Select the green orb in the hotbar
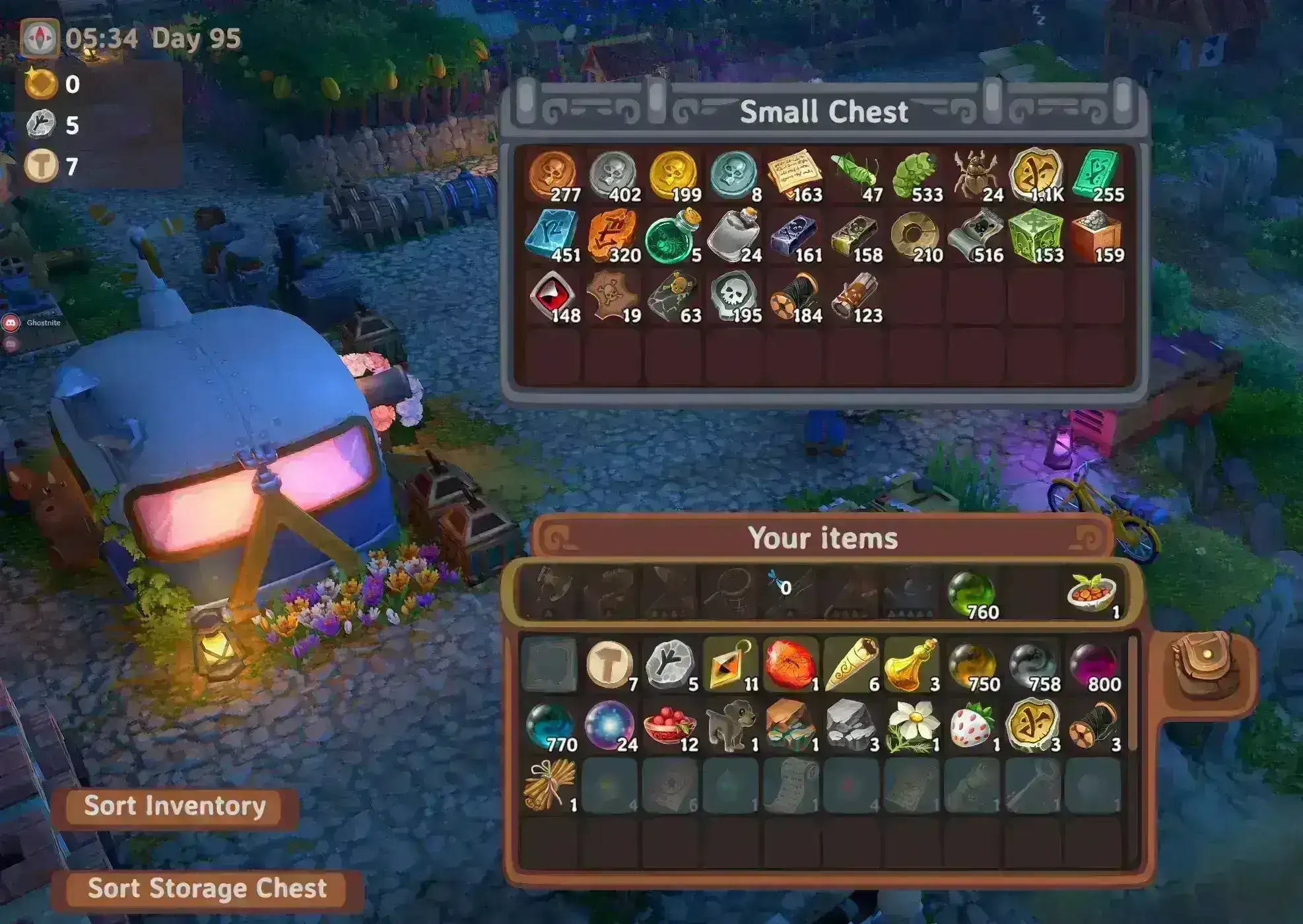The width and height of the screenshot is (1303, 924). click(x=971, y=593)
